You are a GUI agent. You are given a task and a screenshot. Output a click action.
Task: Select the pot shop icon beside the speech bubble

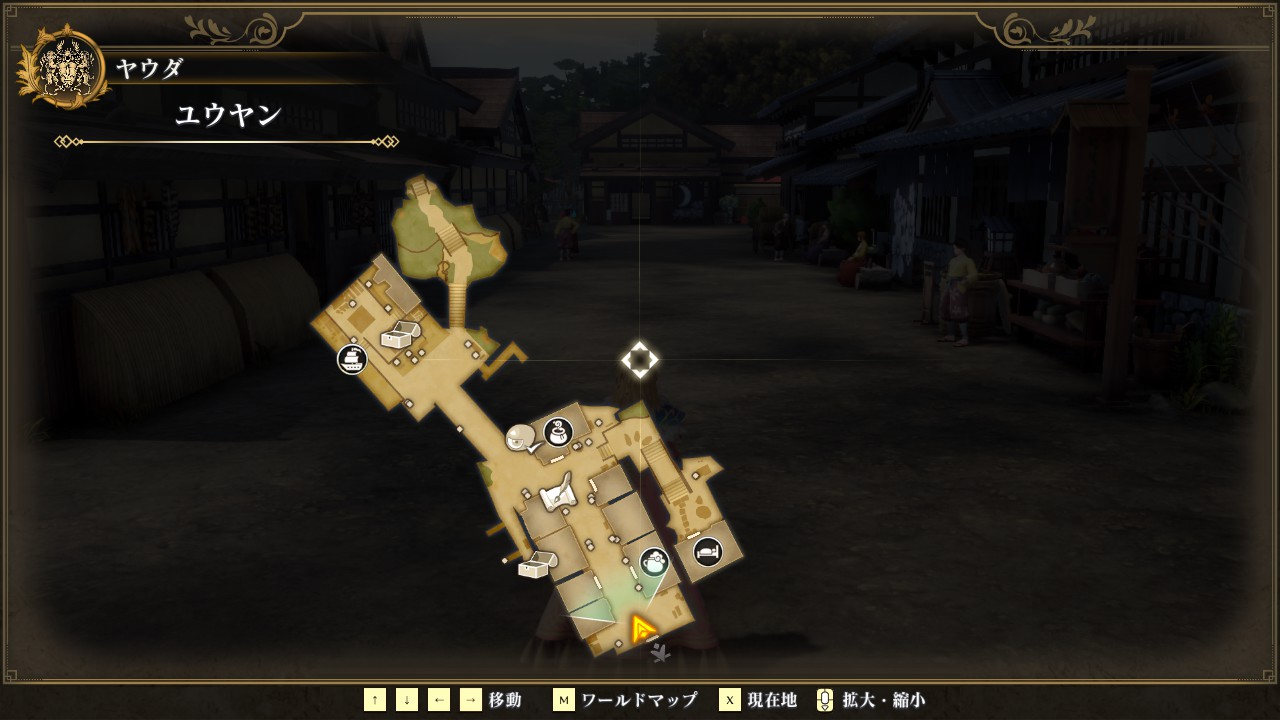(558, 433)
